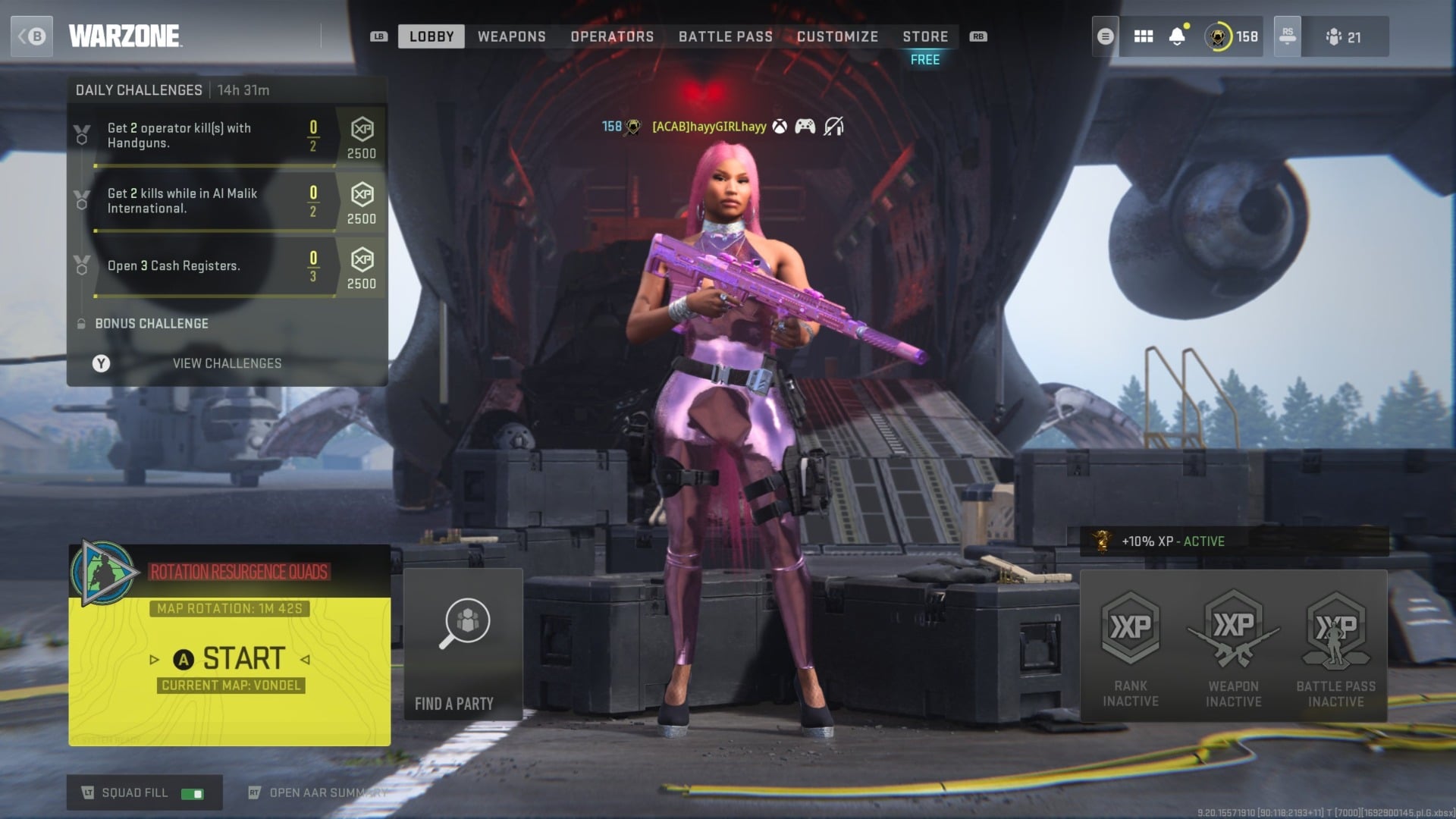This screenshot has height=819, width=1456.
Task: Click the party players icon showing 21
Action: [1346, 36]
